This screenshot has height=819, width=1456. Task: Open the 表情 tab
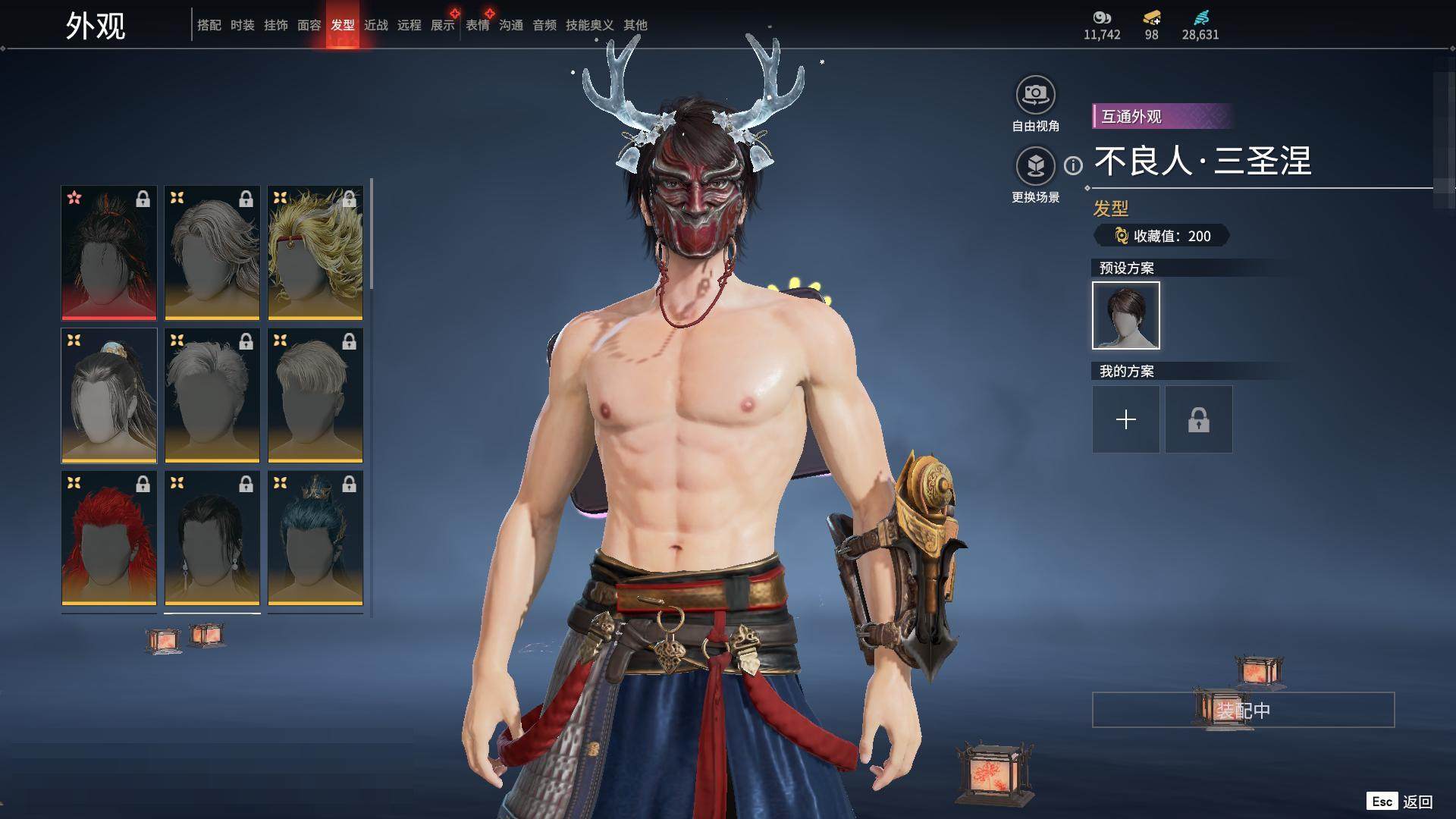point(477,25)
